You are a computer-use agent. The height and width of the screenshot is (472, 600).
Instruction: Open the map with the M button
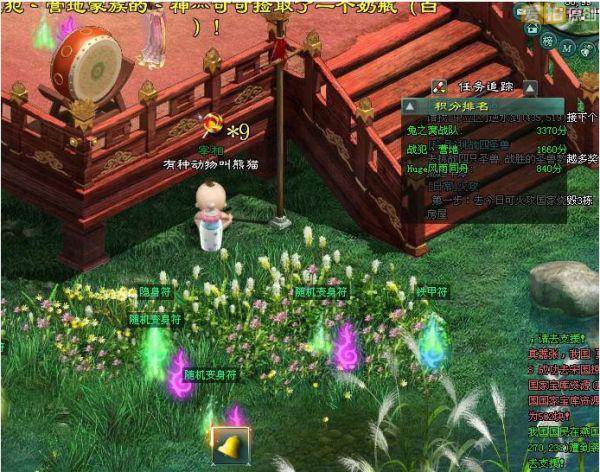[x=568, y=47]
